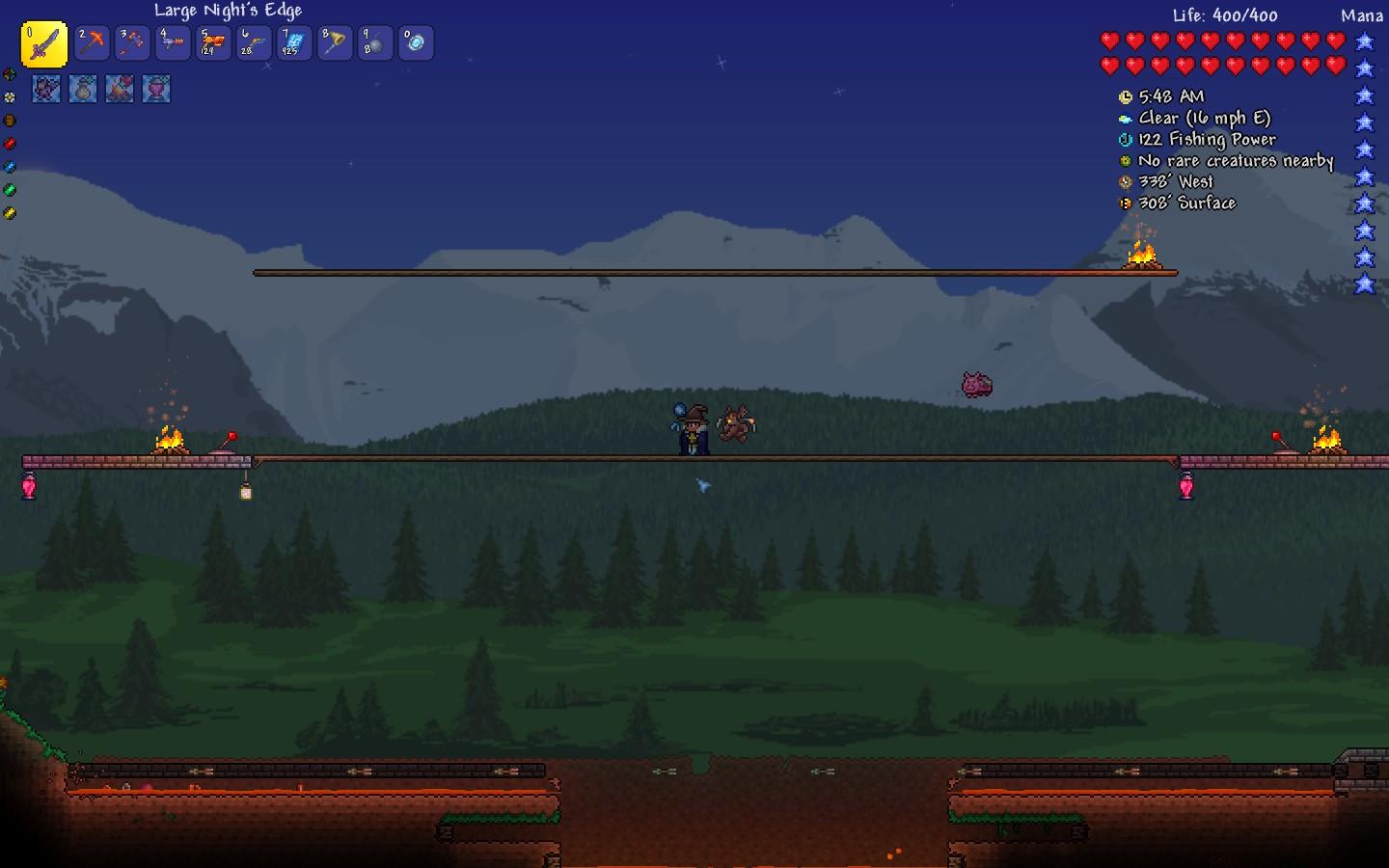The width and height of the screenshot is (1389, 868).
Task: Click the last heart of the Life bar
Action: [x=1336, y=67]
